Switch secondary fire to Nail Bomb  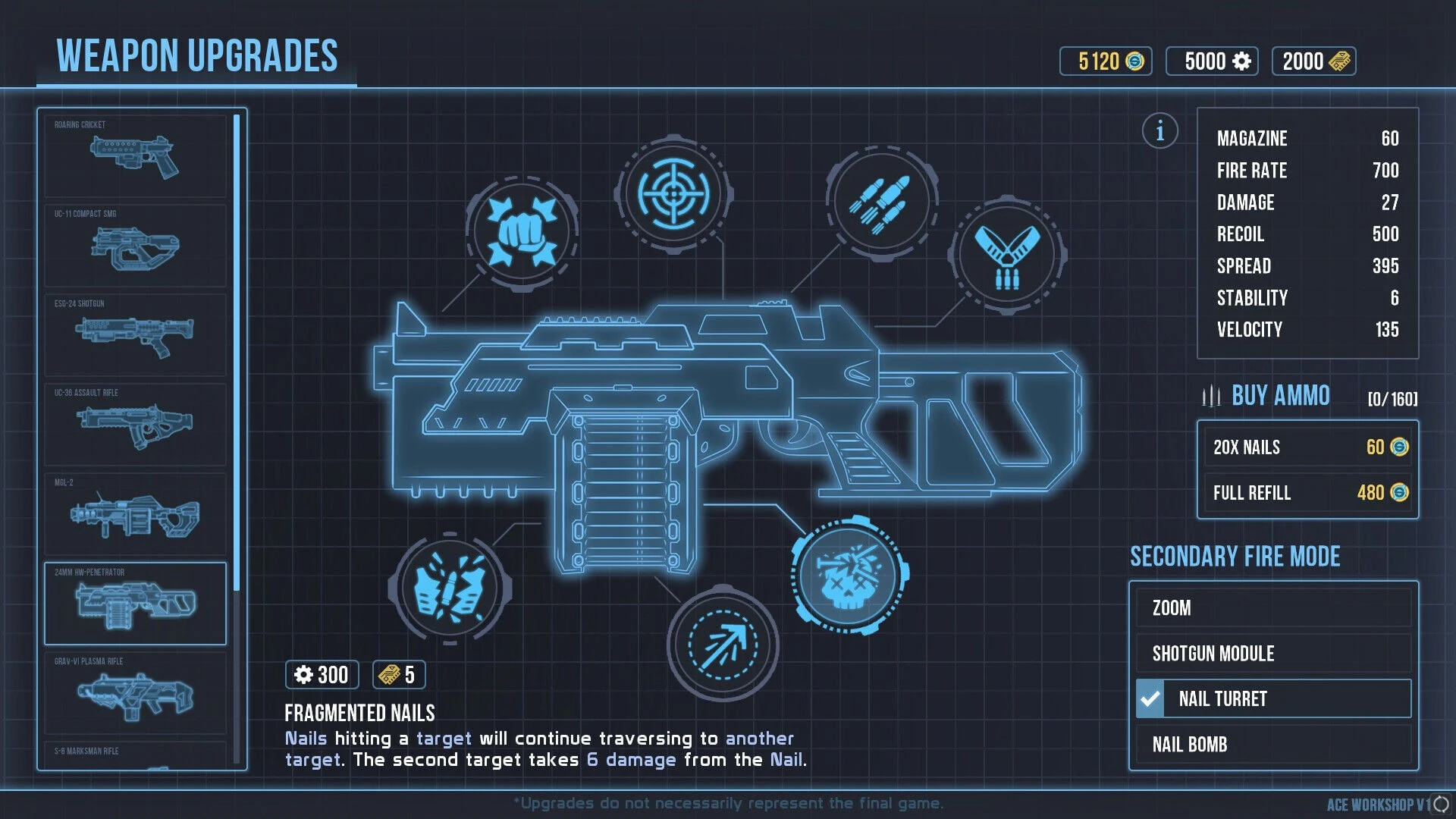click(1273, 745)
